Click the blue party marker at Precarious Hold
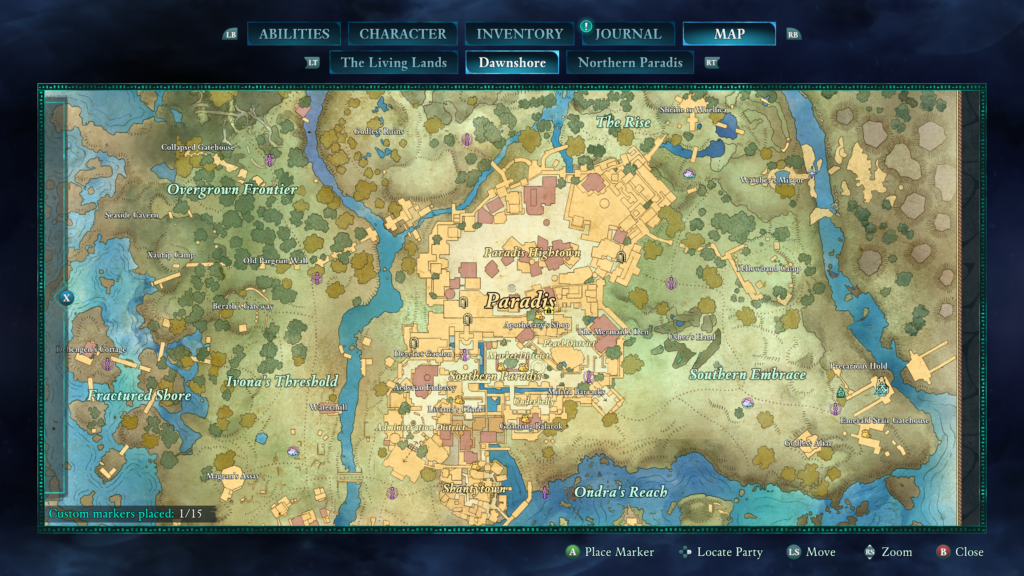1024x576 pixels. tap(881, 388)
